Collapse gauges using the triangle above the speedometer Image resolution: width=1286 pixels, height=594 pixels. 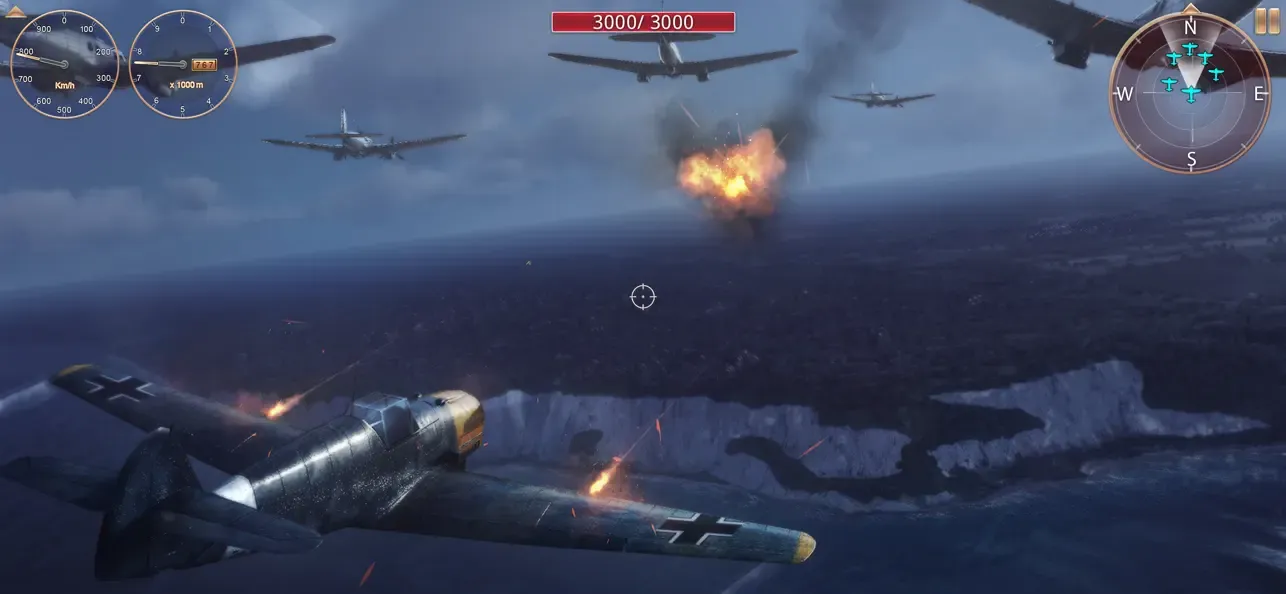(16, 12)
